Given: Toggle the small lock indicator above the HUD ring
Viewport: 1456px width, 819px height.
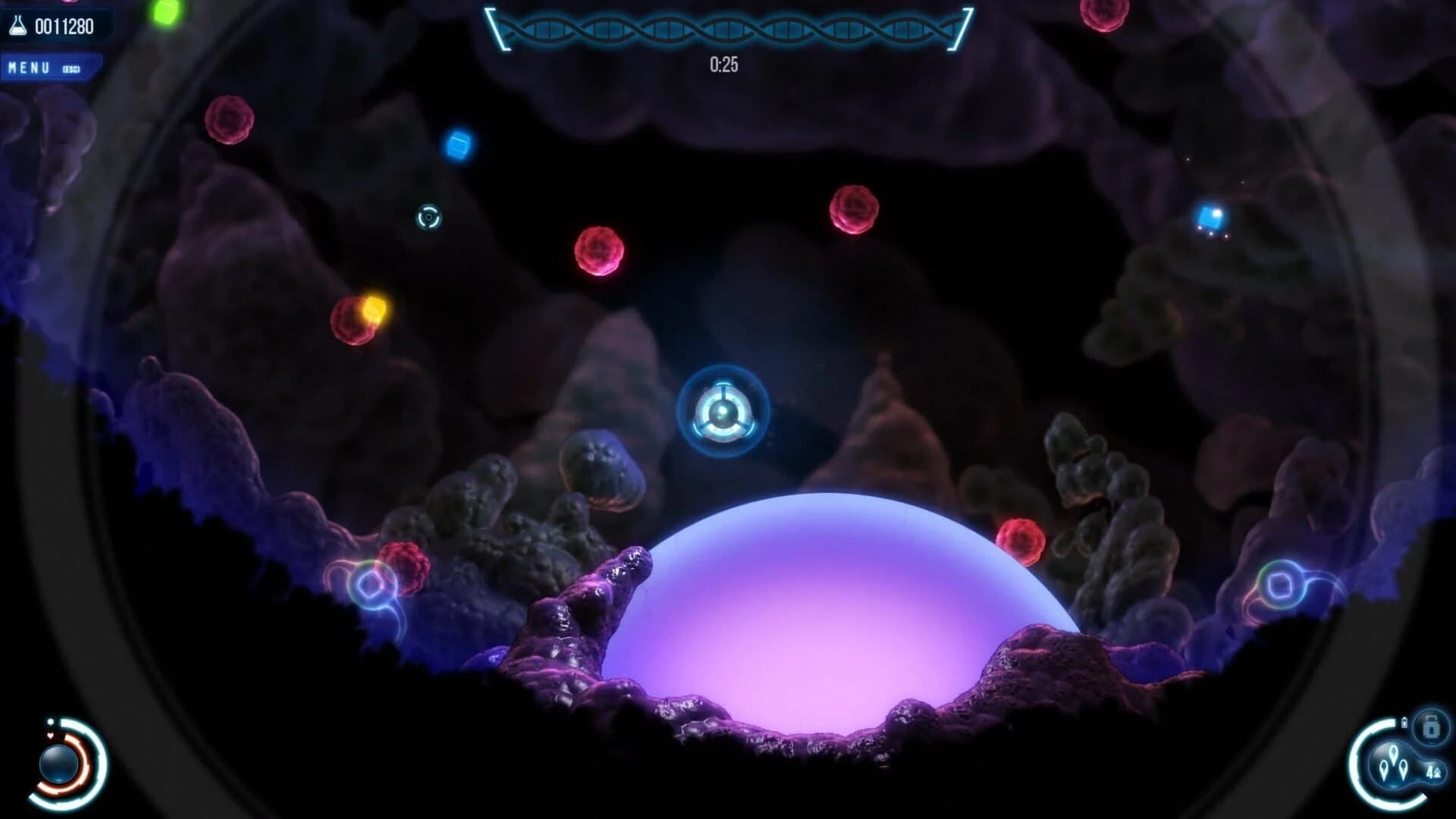Looking at the screenshot, I should pos(1404,721).
